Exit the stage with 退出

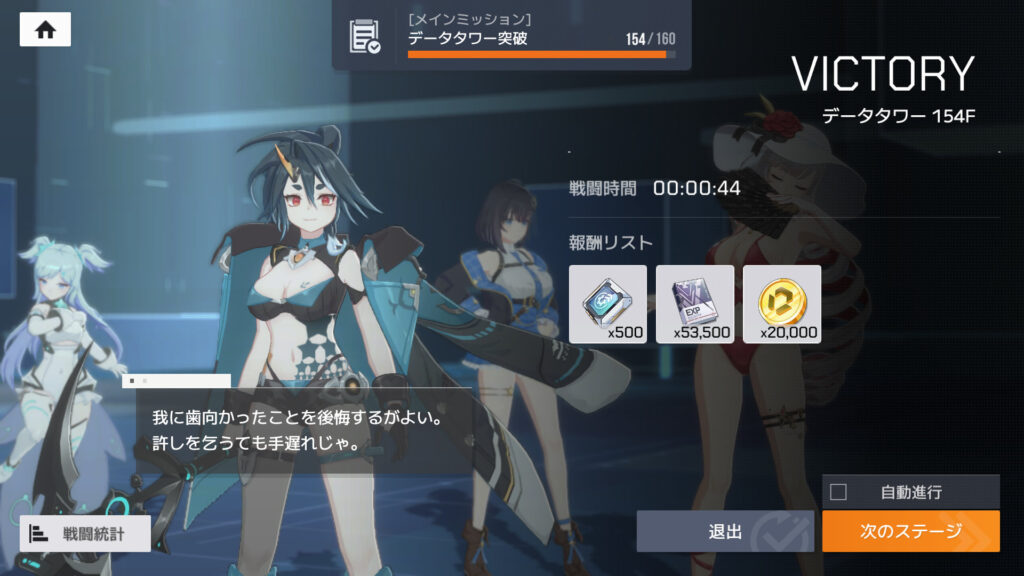(725, 531)
